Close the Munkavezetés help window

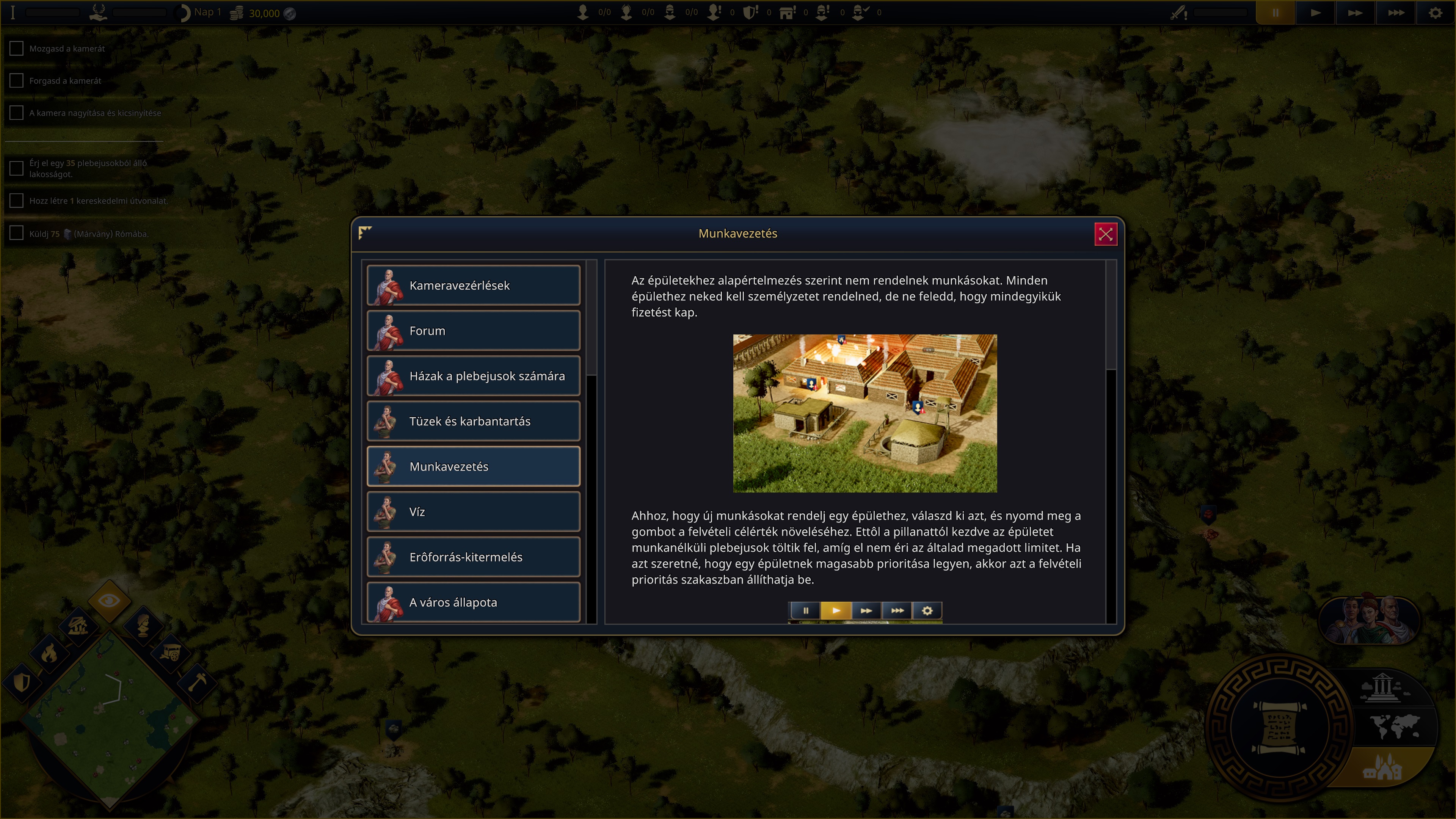(1105, 234)
